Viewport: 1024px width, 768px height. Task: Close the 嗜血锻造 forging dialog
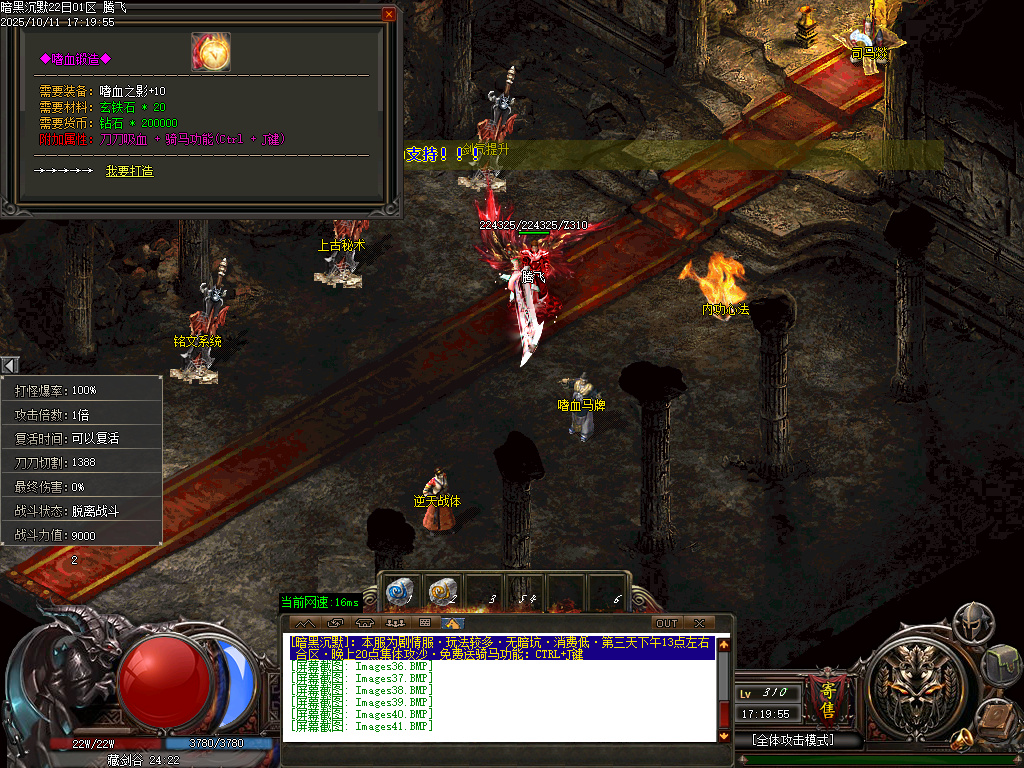(389, 14)
